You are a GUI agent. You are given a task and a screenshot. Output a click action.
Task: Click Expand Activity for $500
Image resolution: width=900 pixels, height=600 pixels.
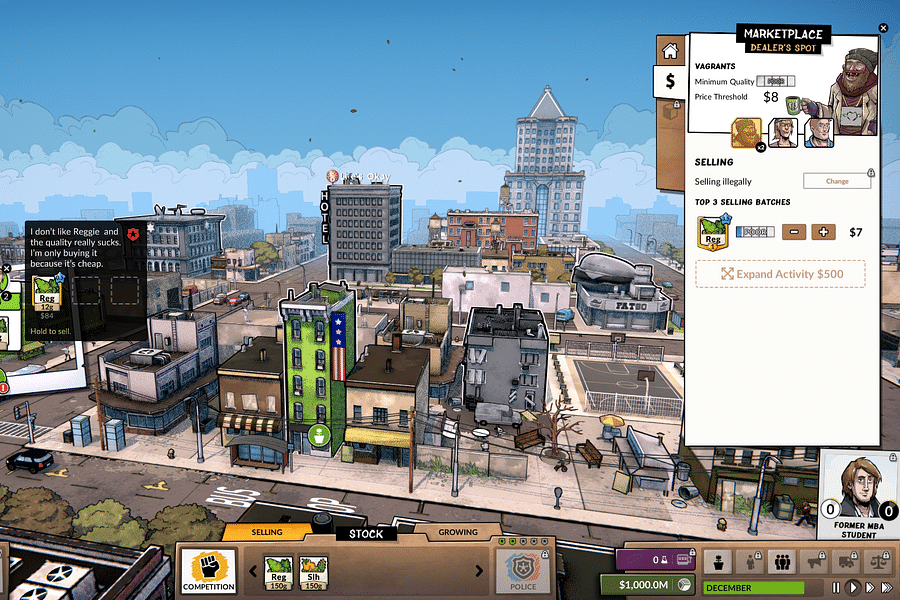point(780,274)
